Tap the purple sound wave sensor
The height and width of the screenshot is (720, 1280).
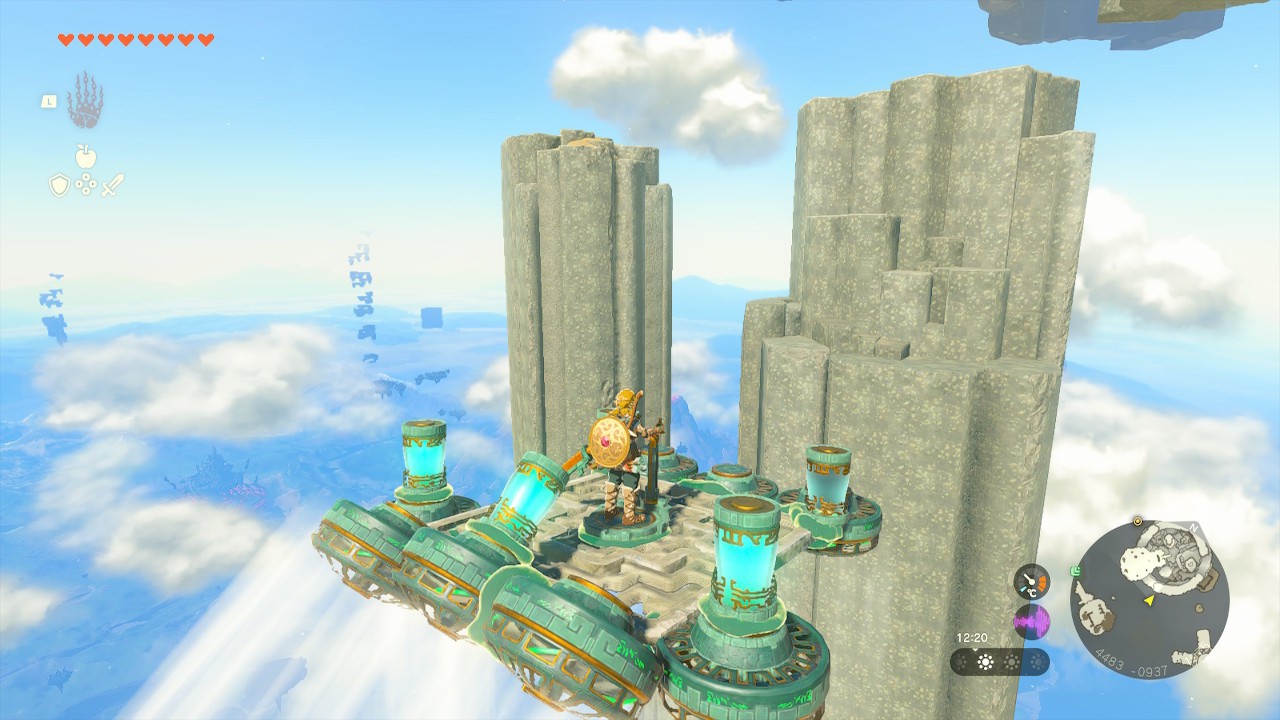point(1032,622)
